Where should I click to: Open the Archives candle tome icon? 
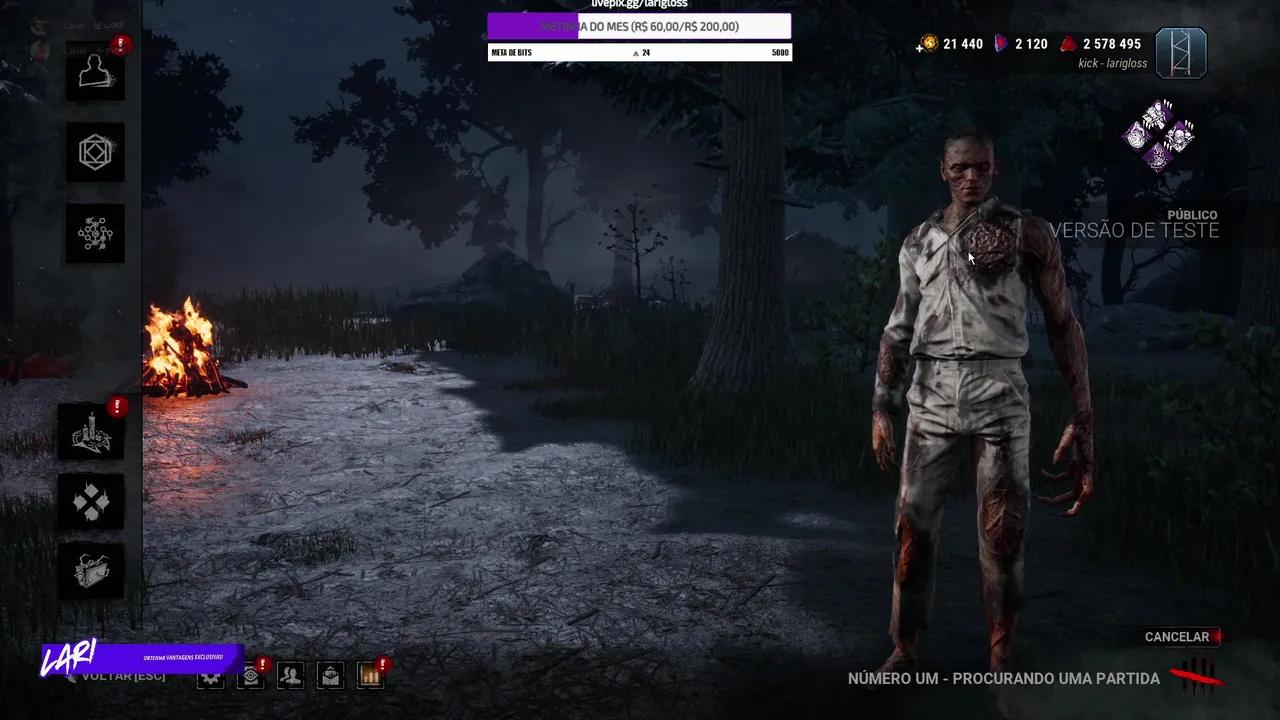(x=91, y=431)
